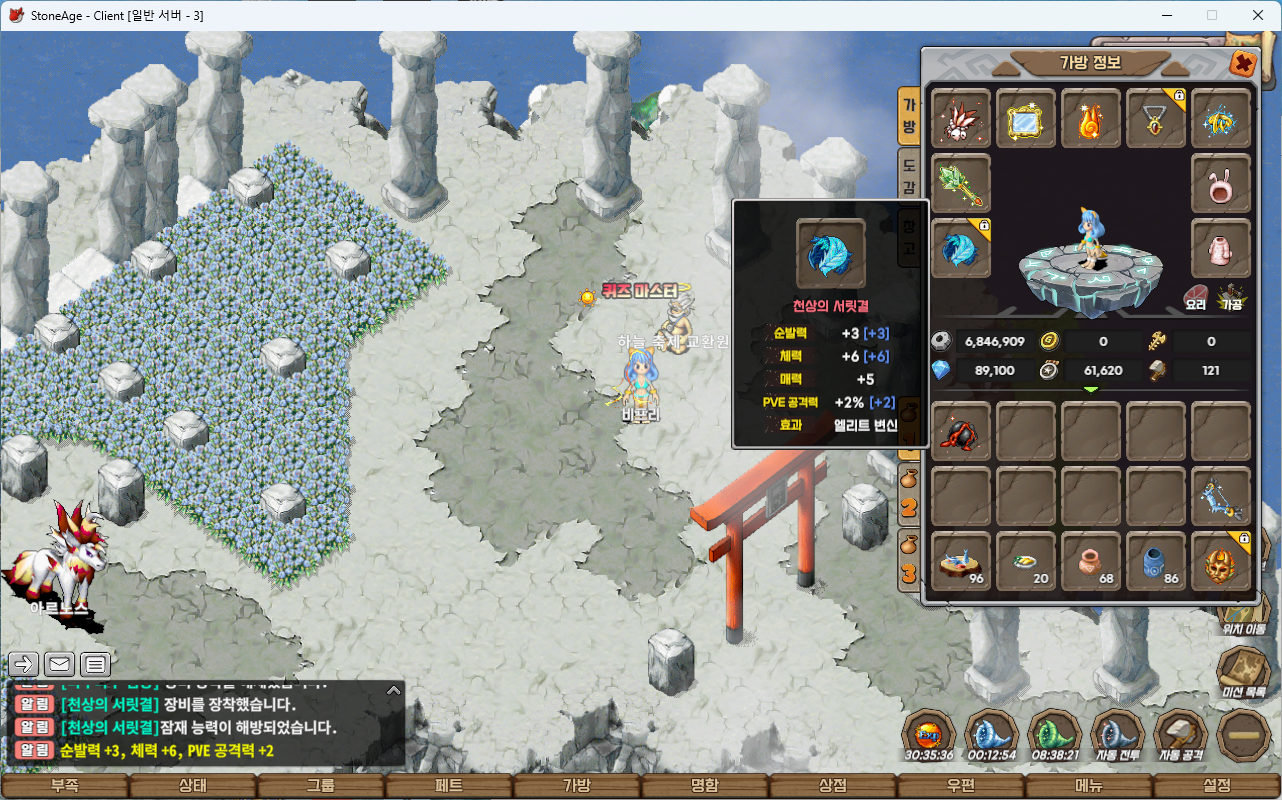Select the pink bunny hat slot
Viewport: 1282px width, 800px height.
pos(1221,183)
